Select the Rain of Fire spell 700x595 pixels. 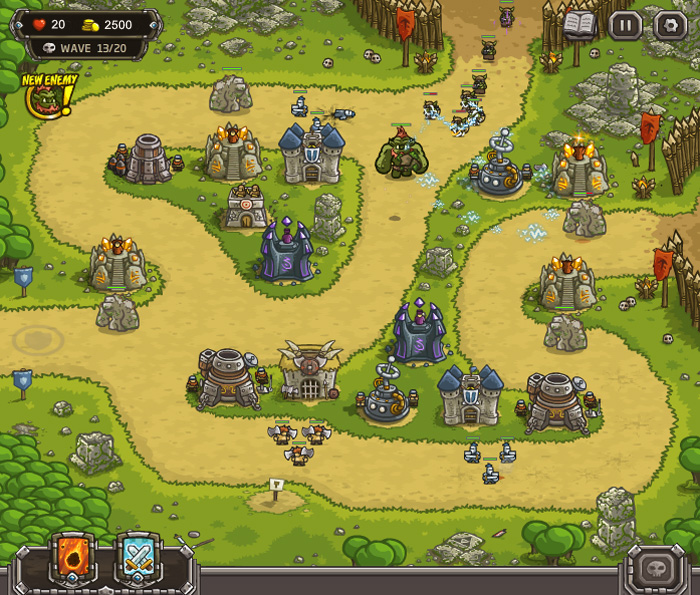pos(74,560)
